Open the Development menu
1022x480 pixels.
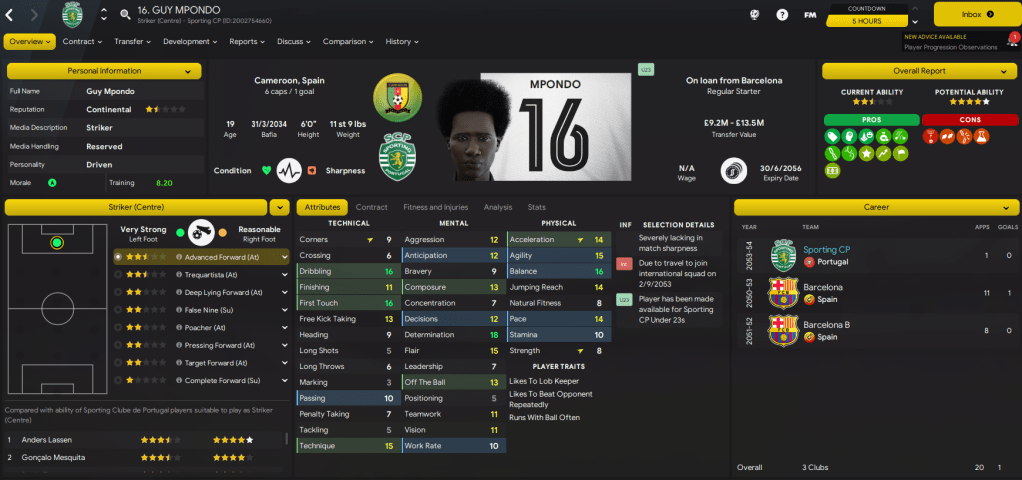point(190,42)
